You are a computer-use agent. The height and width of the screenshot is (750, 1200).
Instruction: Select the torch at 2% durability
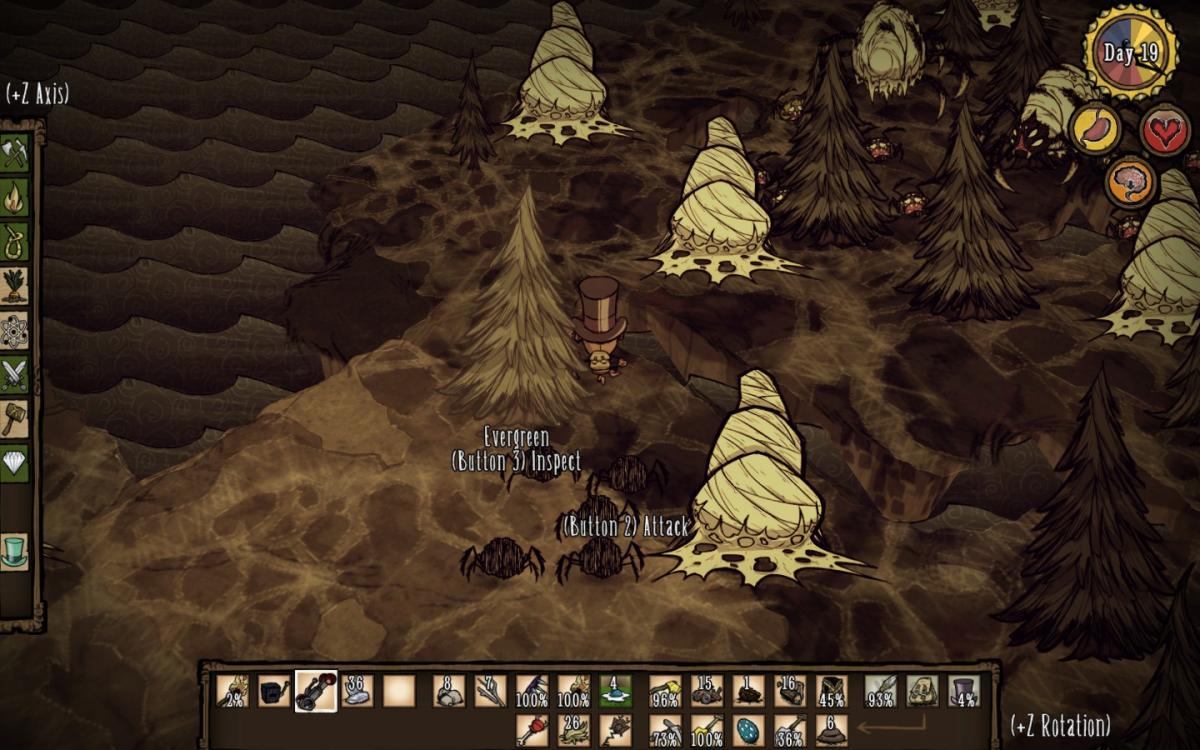[231, 690]
